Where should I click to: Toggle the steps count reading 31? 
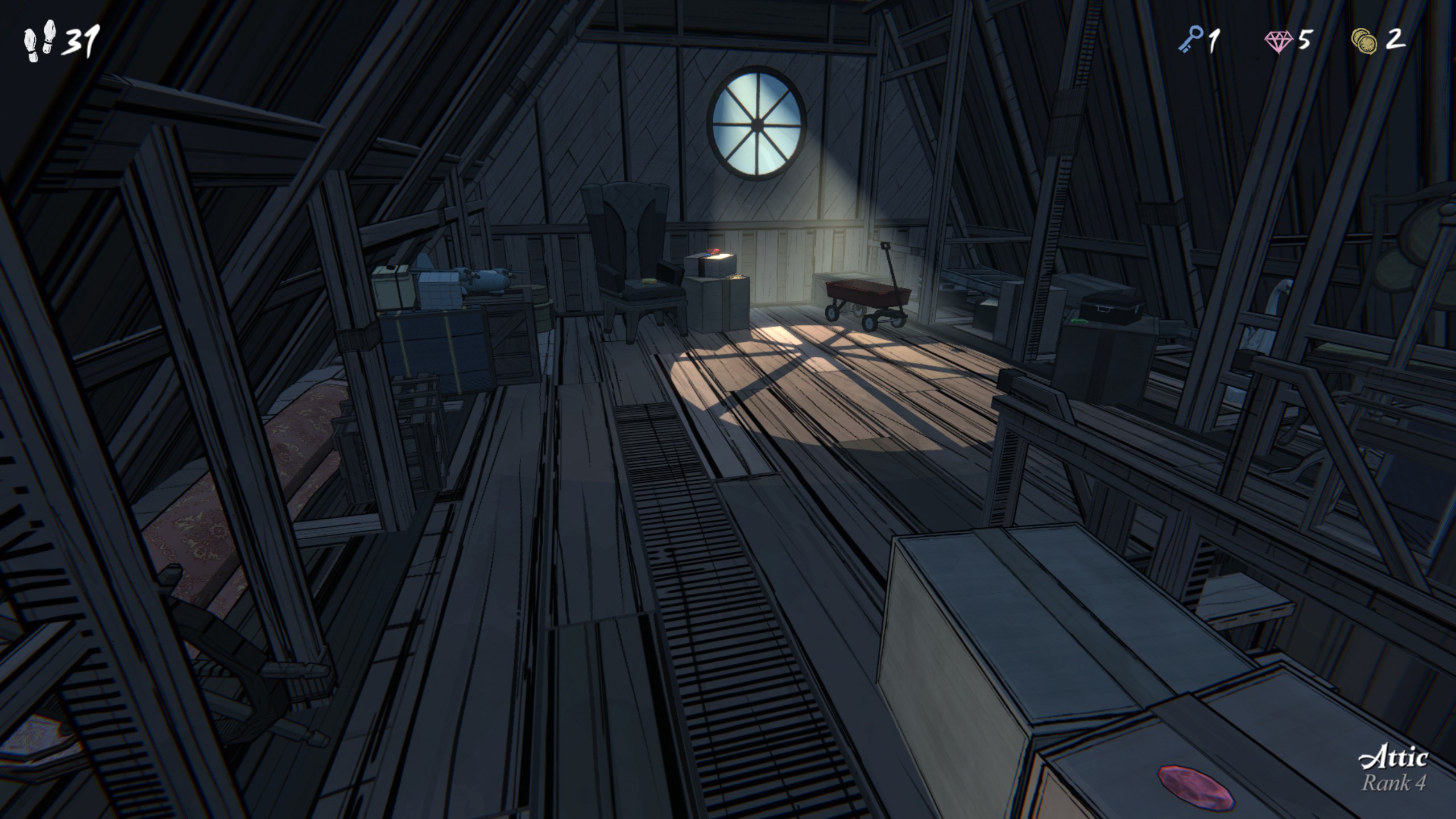pos(81,41)
